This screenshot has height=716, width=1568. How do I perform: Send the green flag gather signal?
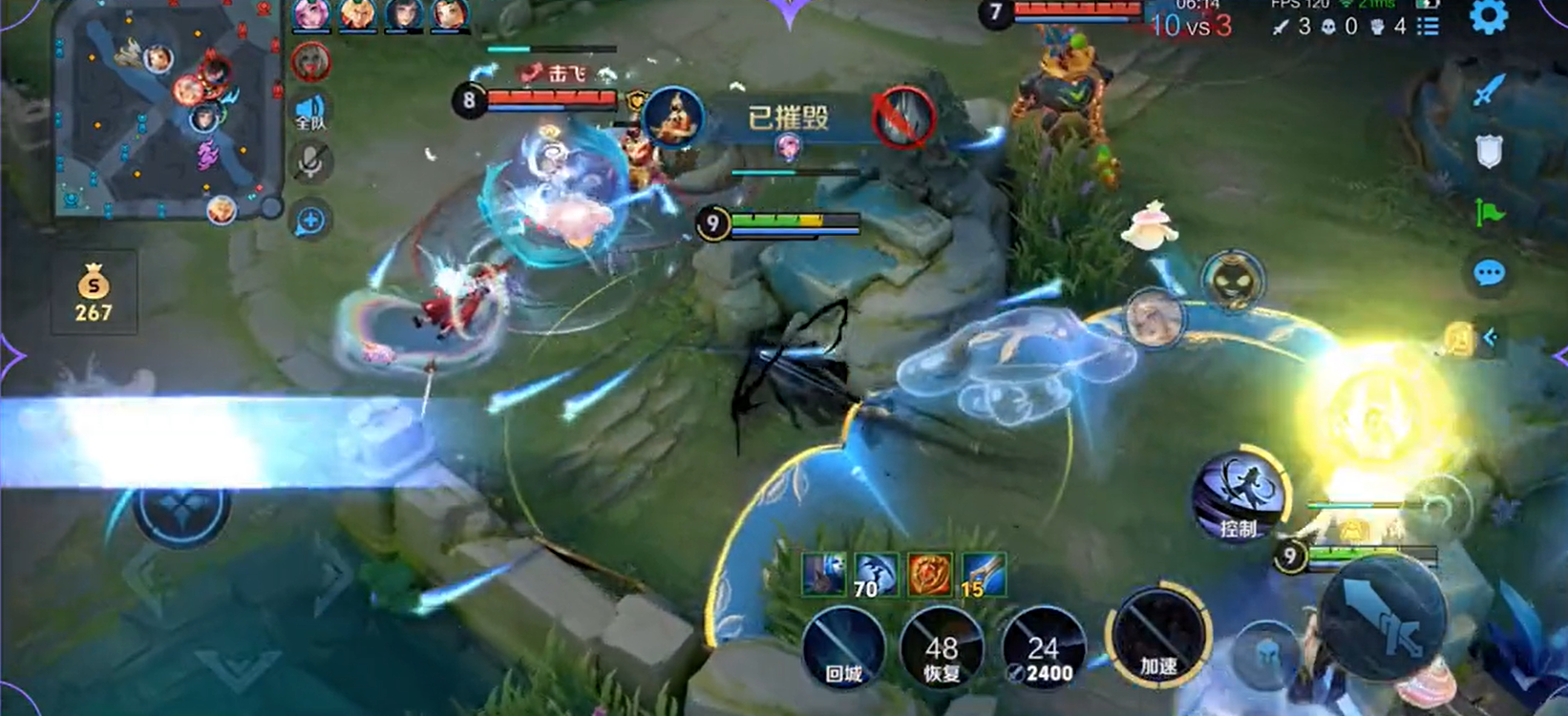click(1488, 212)
